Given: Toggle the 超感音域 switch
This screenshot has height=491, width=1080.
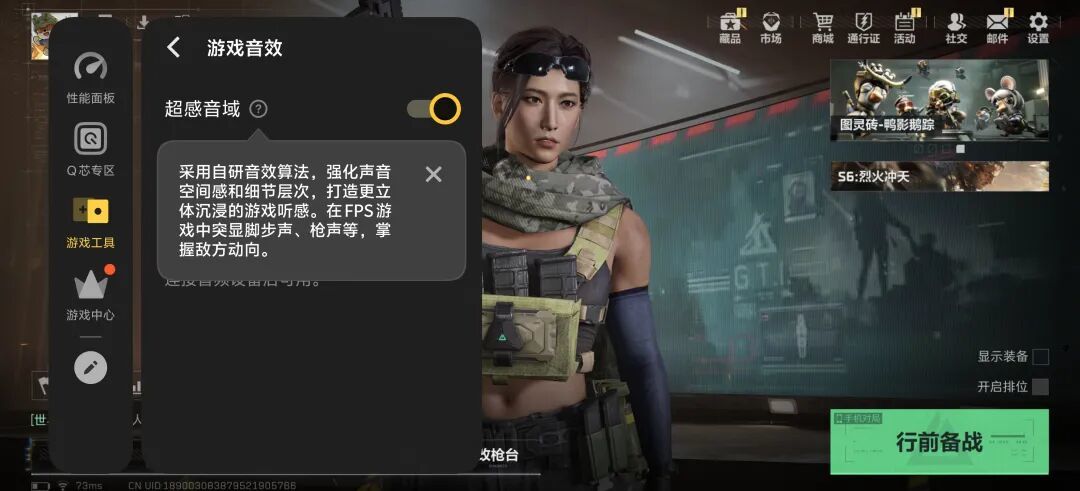Looking at the screenshot, I should point(434,109).
